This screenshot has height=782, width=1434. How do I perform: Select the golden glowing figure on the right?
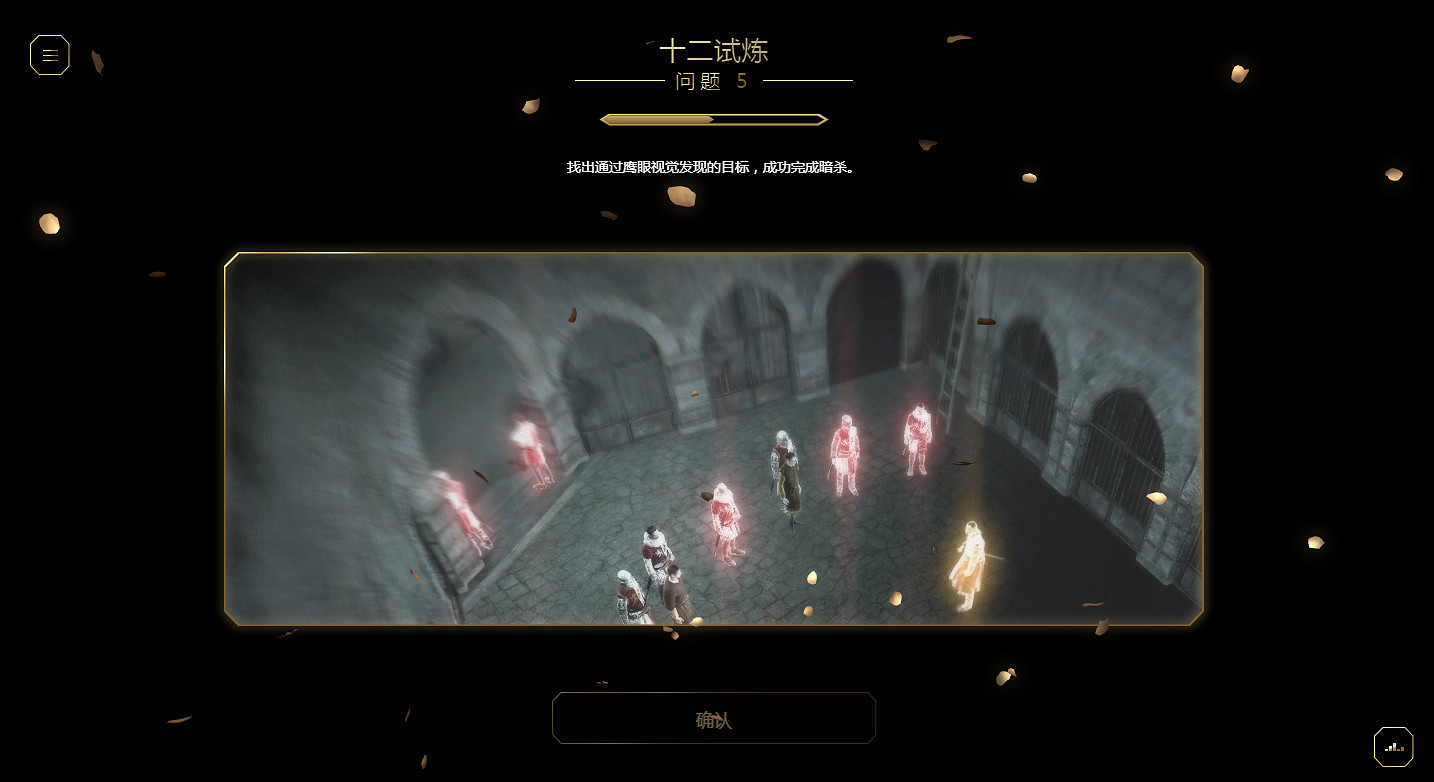(968, 560)
